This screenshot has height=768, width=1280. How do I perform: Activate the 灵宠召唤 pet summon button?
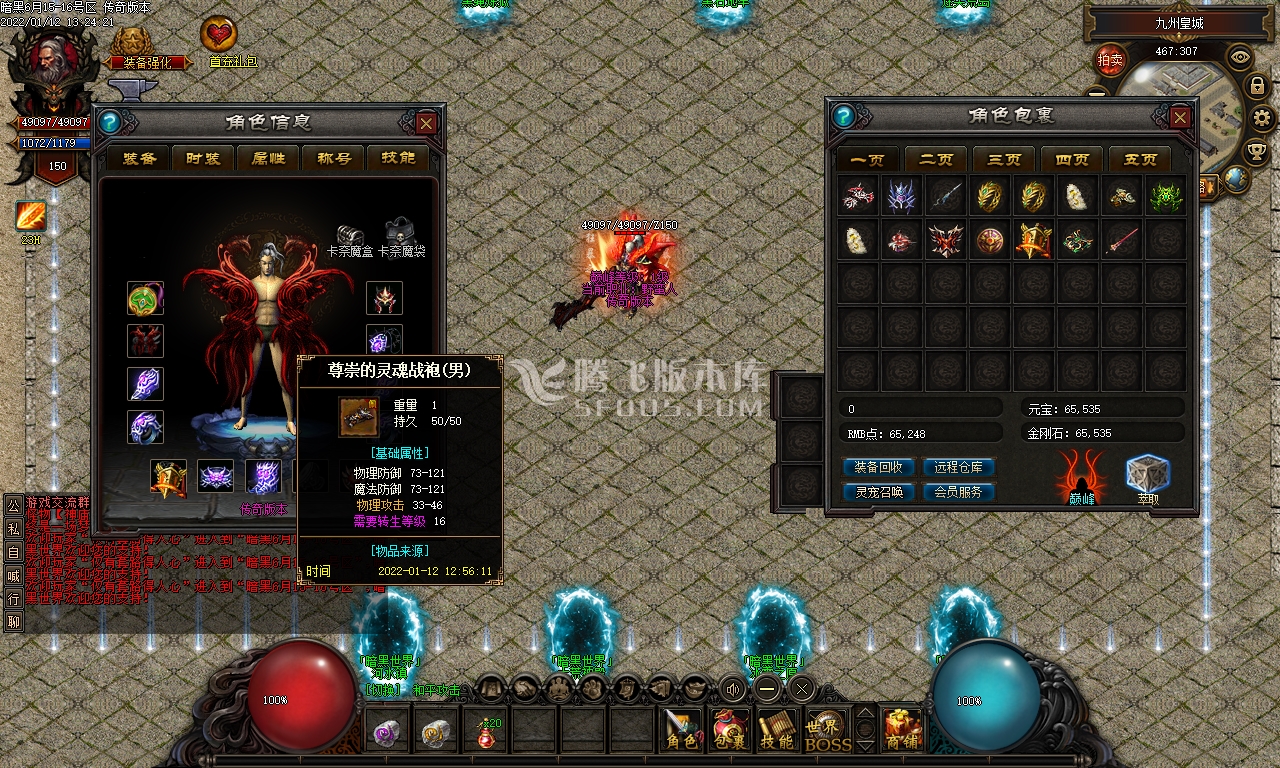click(x=878, y=492)
